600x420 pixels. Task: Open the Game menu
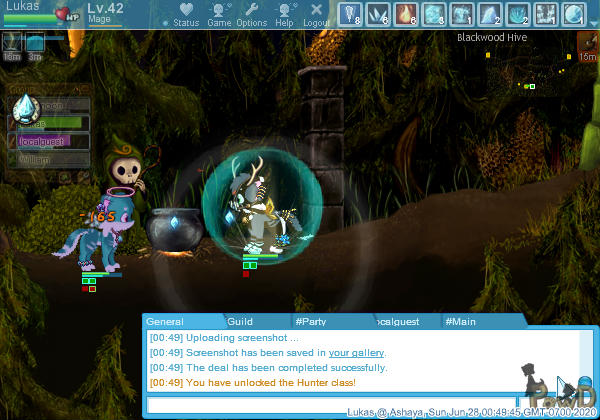tap(219, 13)
